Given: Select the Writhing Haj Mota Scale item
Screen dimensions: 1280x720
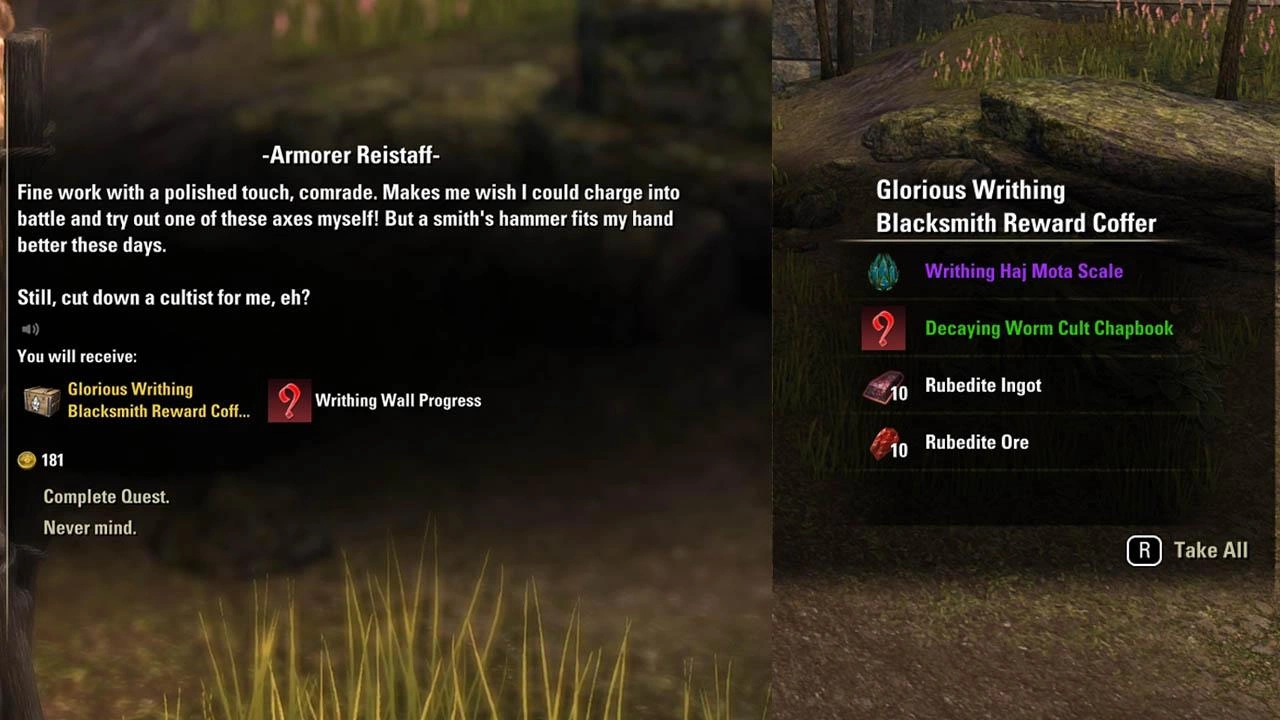Looking at the screenshot, I should 1023,271.
